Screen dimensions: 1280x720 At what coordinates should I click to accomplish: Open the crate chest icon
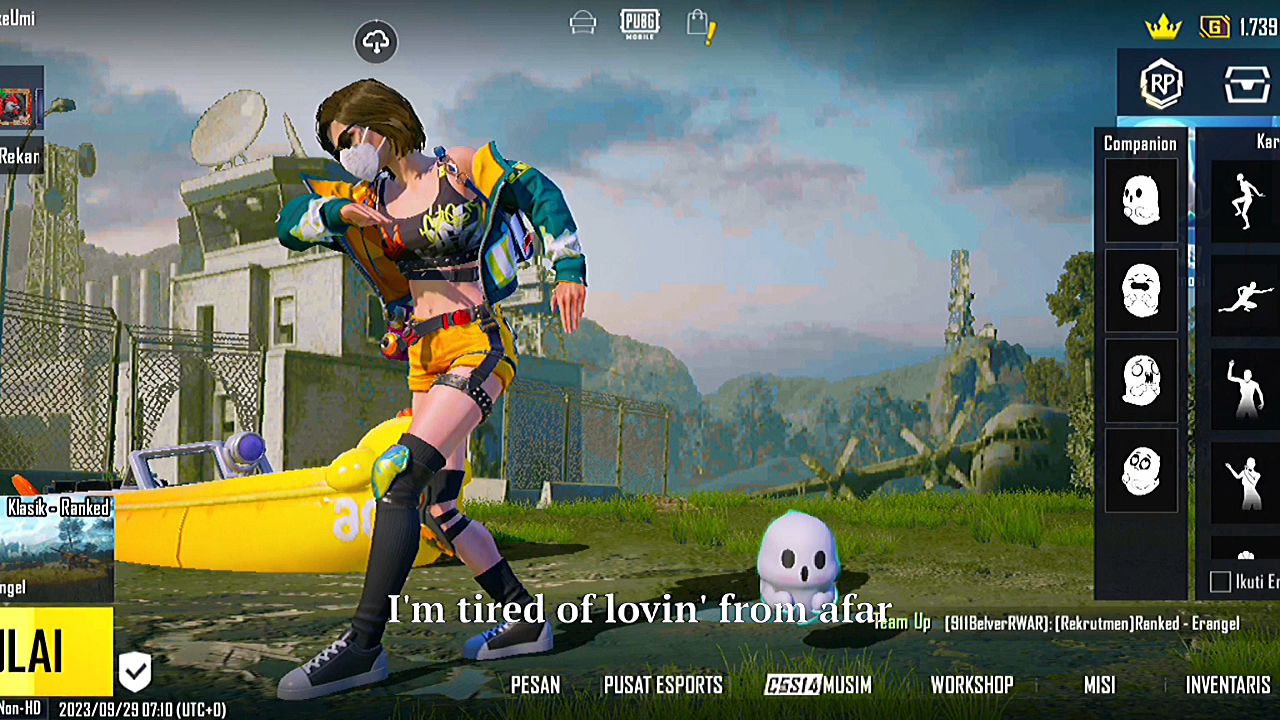tap(1247, 84)
